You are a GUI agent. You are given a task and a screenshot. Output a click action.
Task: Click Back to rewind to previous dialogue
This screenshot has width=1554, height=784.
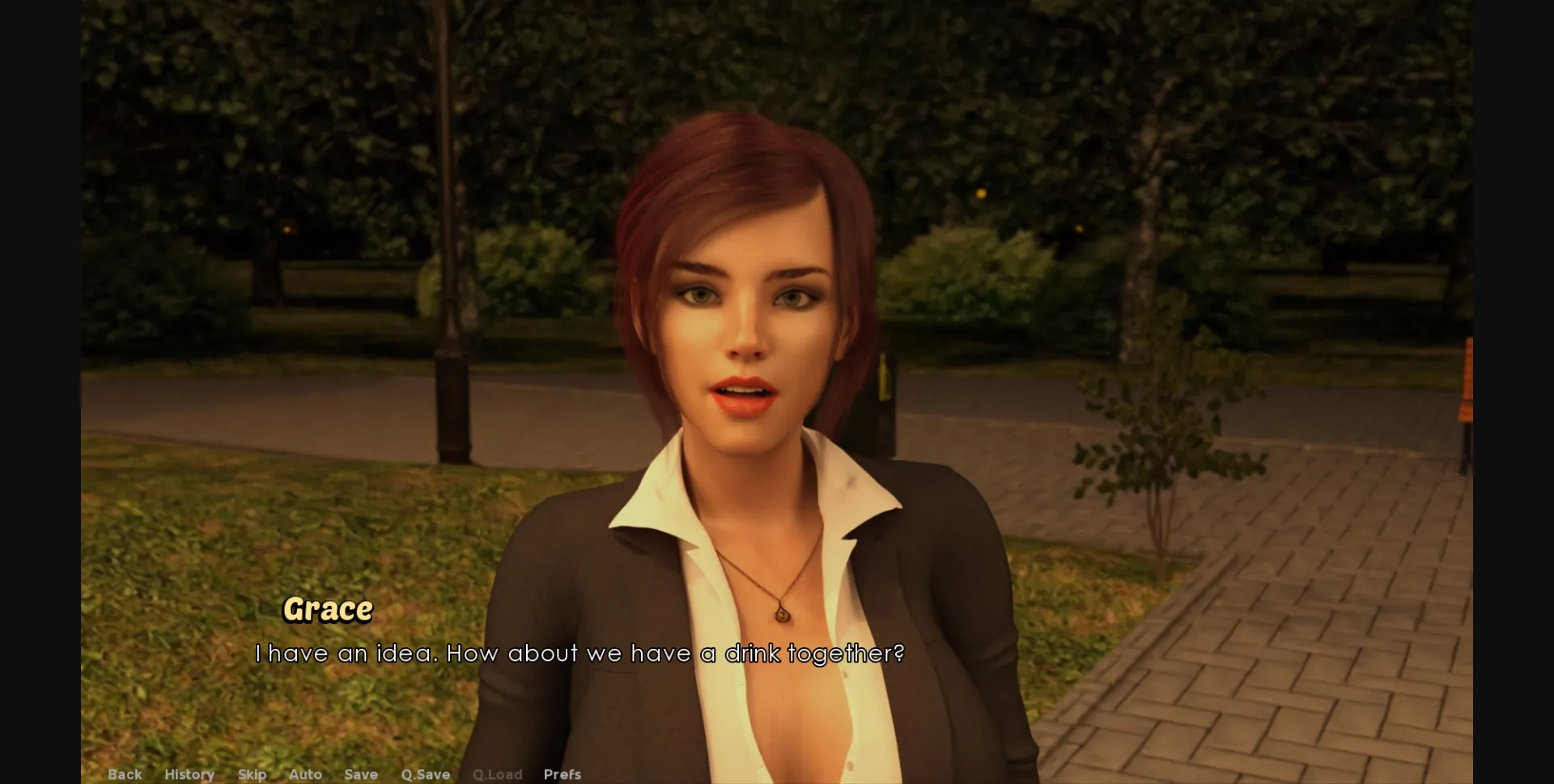(125, 774)
